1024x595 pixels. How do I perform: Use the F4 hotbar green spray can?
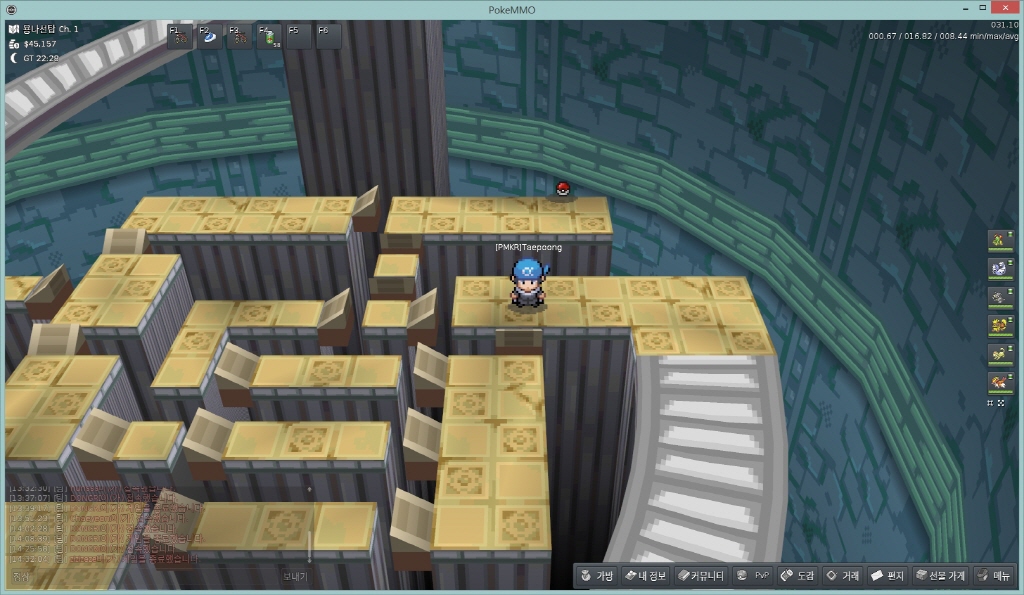pos(271,37)
